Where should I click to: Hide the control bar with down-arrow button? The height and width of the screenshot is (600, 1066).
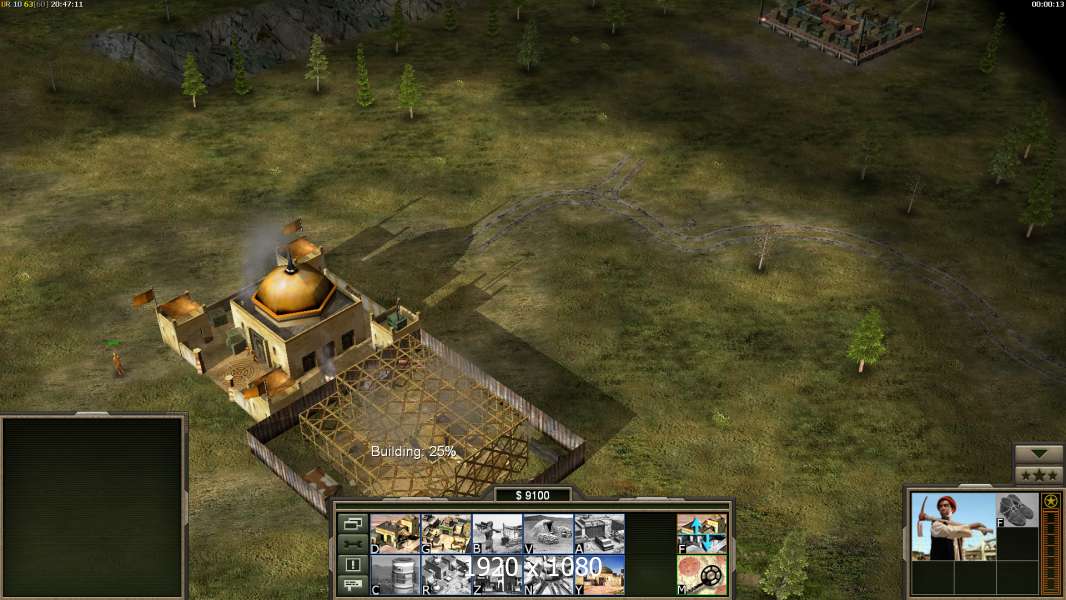(1039, 454)
